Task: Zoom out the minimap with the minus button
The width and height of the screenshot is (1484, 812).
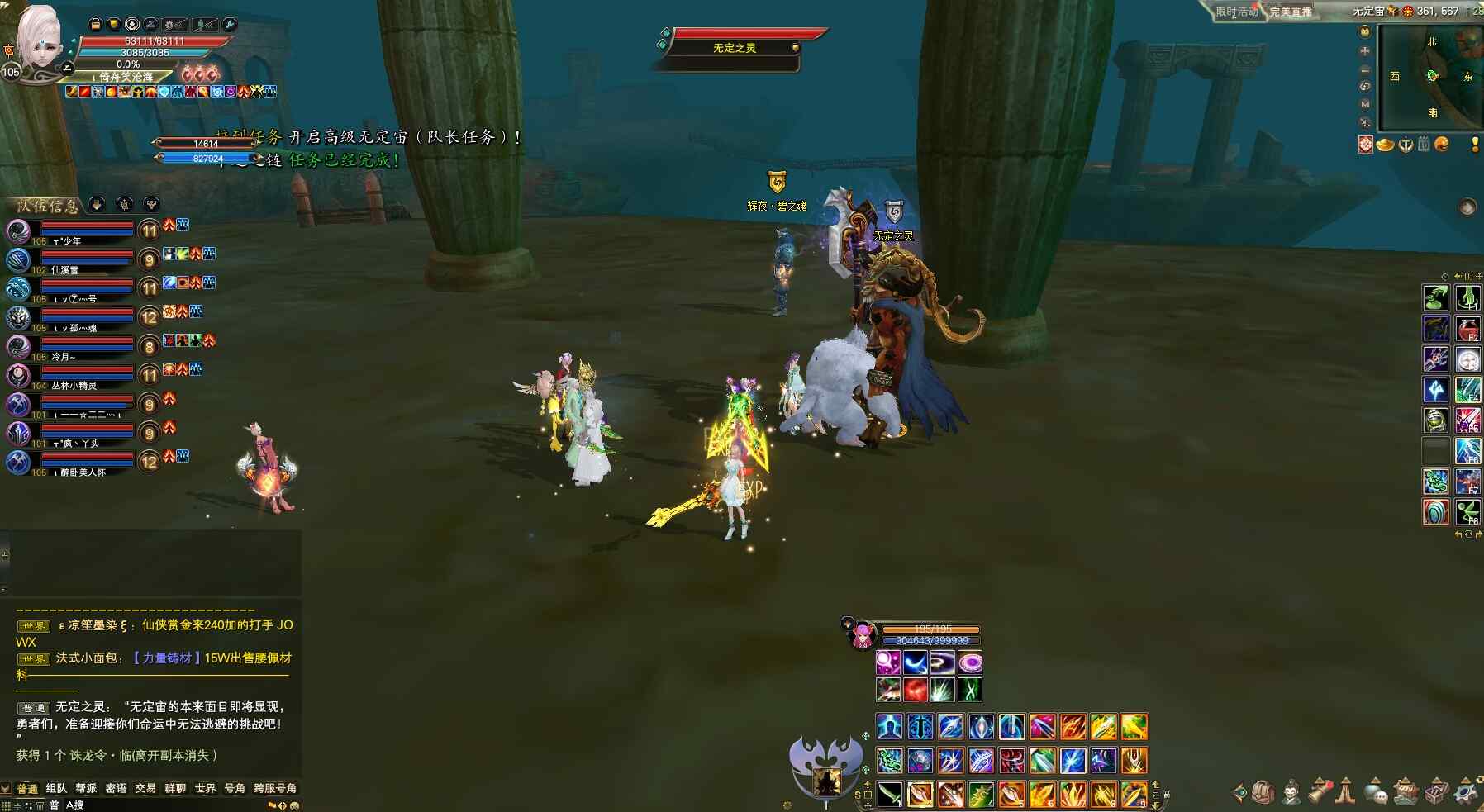Action: 1365,69
